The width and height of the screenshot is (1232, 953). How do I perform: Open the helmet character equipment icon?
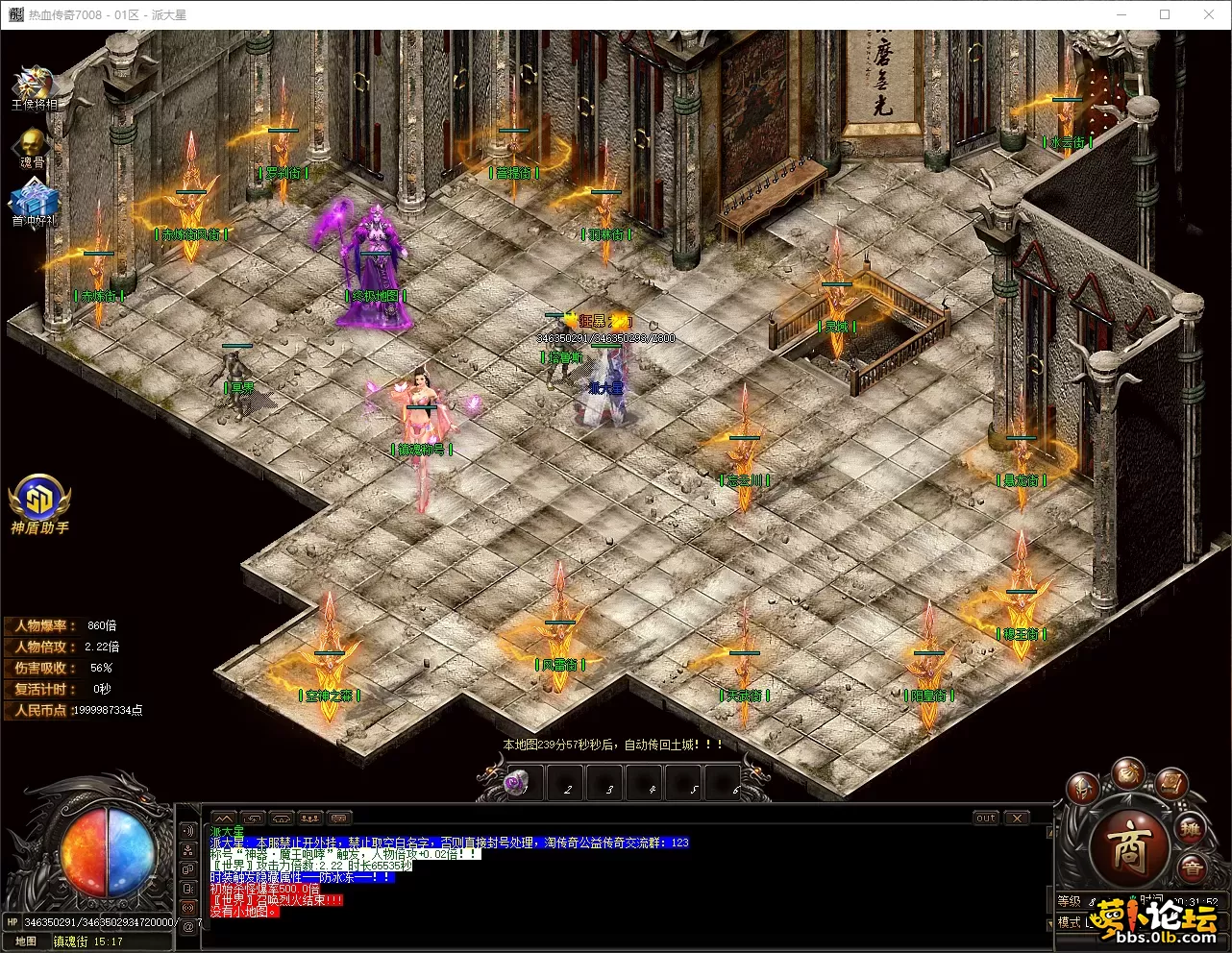(1082, 788)
